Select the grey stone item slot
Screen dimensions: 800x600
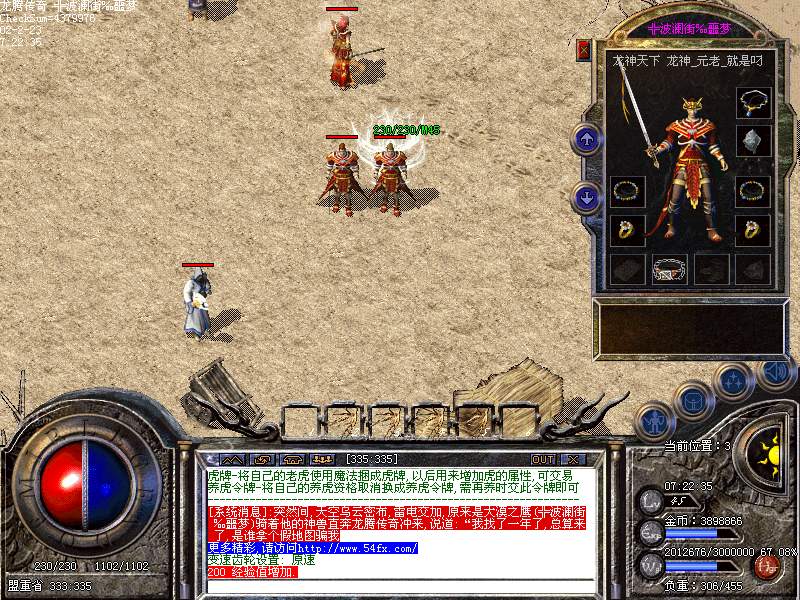[752, 140]
